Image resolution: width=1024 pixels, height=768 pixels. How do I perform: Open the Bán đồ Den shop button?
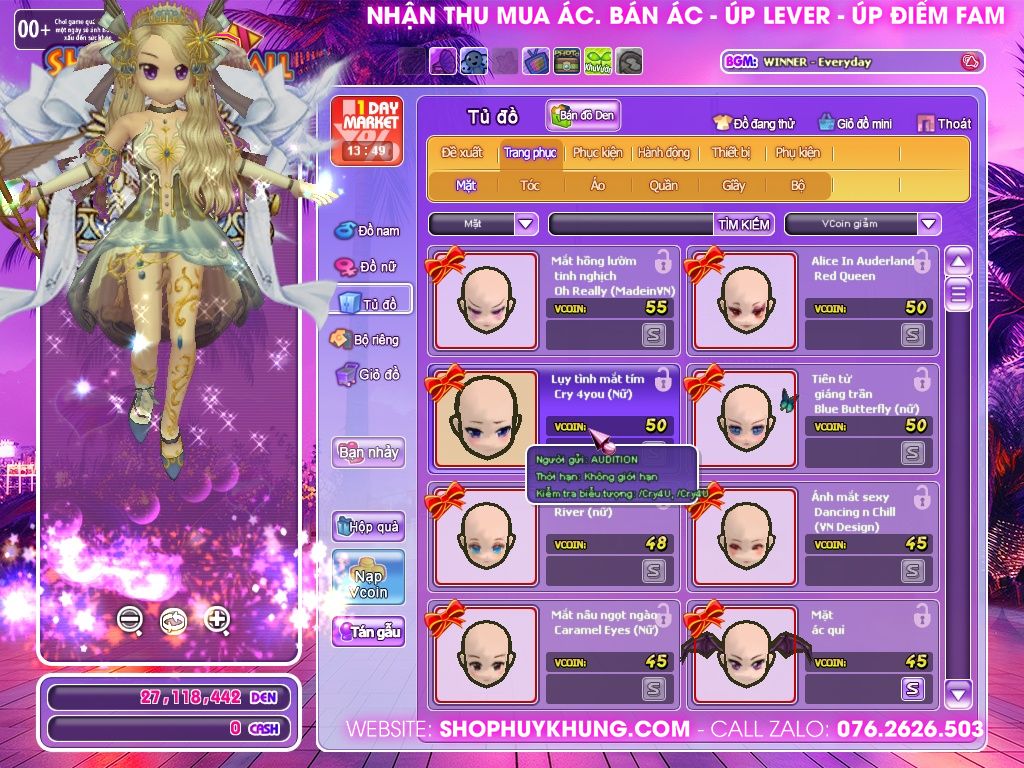pyautogui.click(x=583, y=116)
